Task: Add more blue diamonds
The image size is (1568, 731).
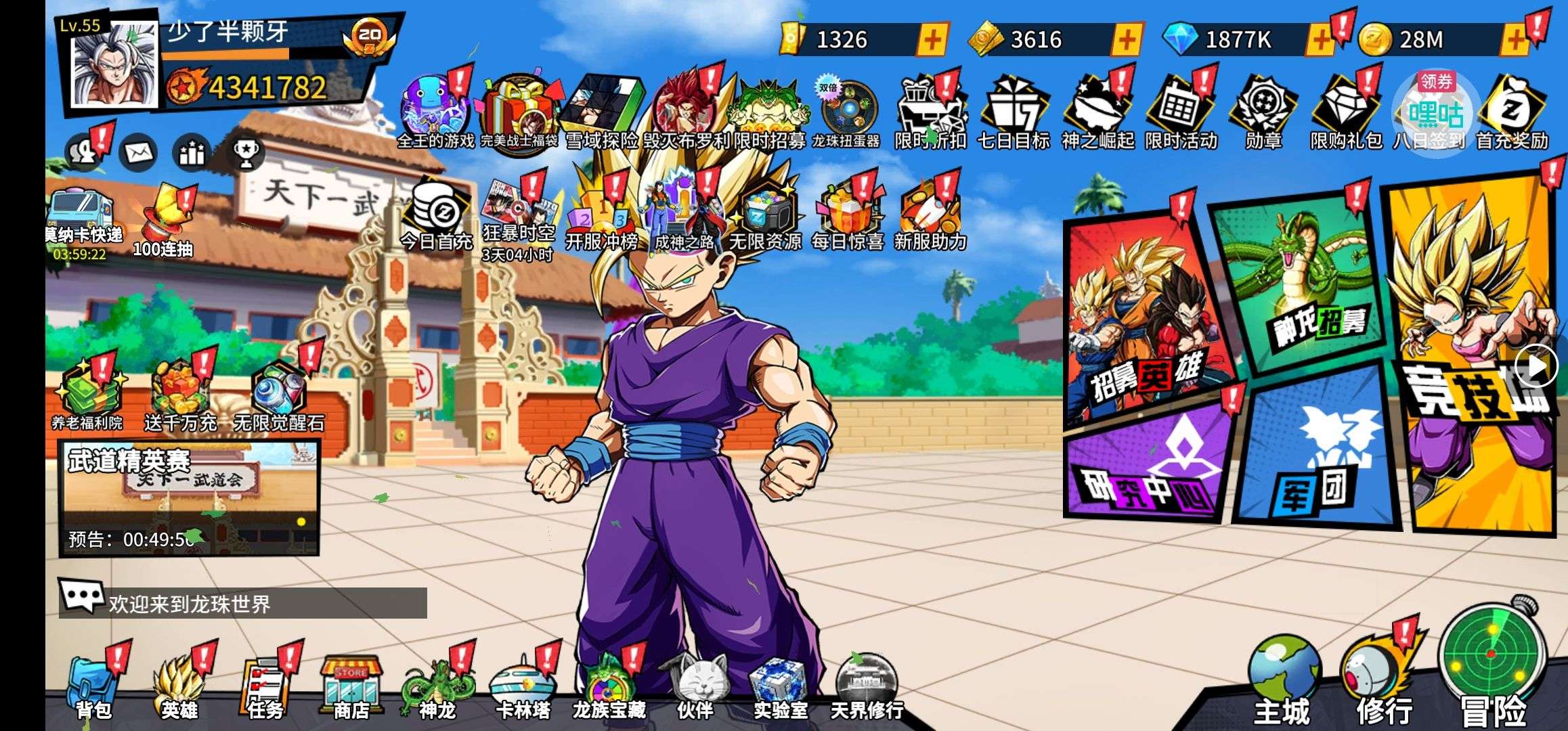Action: (1320, 40)
